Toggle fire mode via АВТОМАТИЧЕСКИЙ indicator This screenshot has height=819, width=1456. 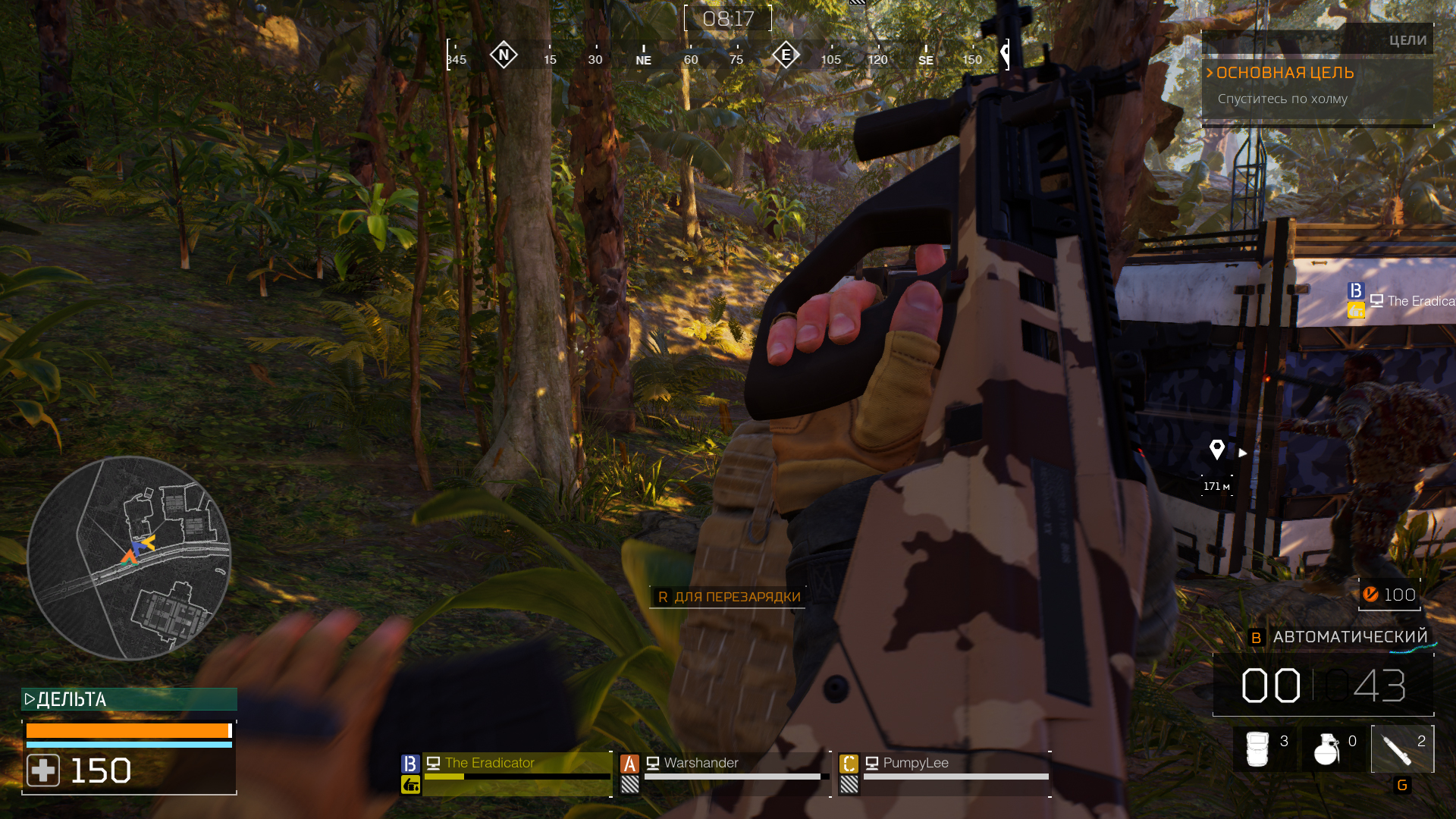coord(1351,635)
